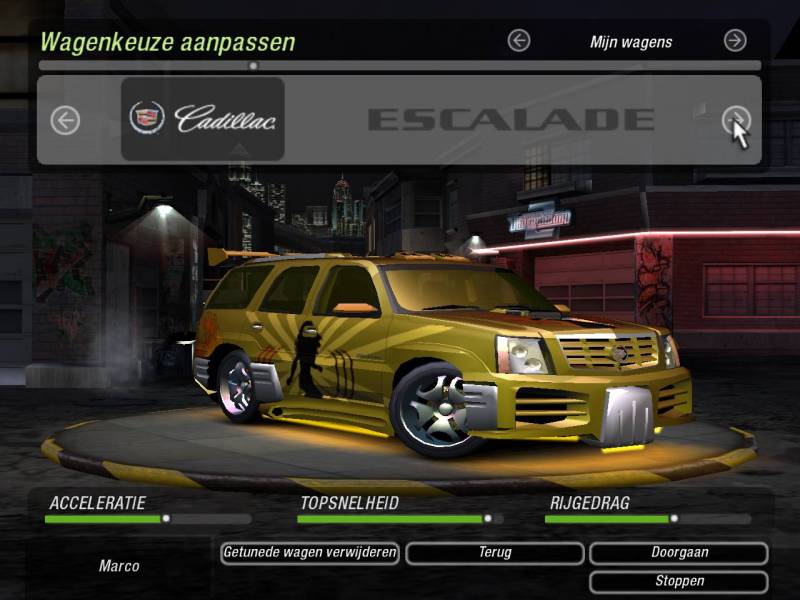Go to previous car with left arrow
The height and width of the screenshot is (600, 800).
click(65, 121)
